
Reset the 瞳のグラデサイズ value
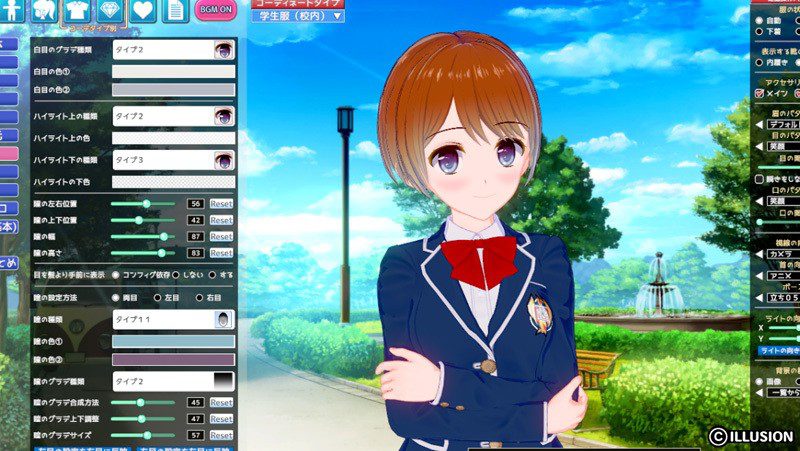221,436
